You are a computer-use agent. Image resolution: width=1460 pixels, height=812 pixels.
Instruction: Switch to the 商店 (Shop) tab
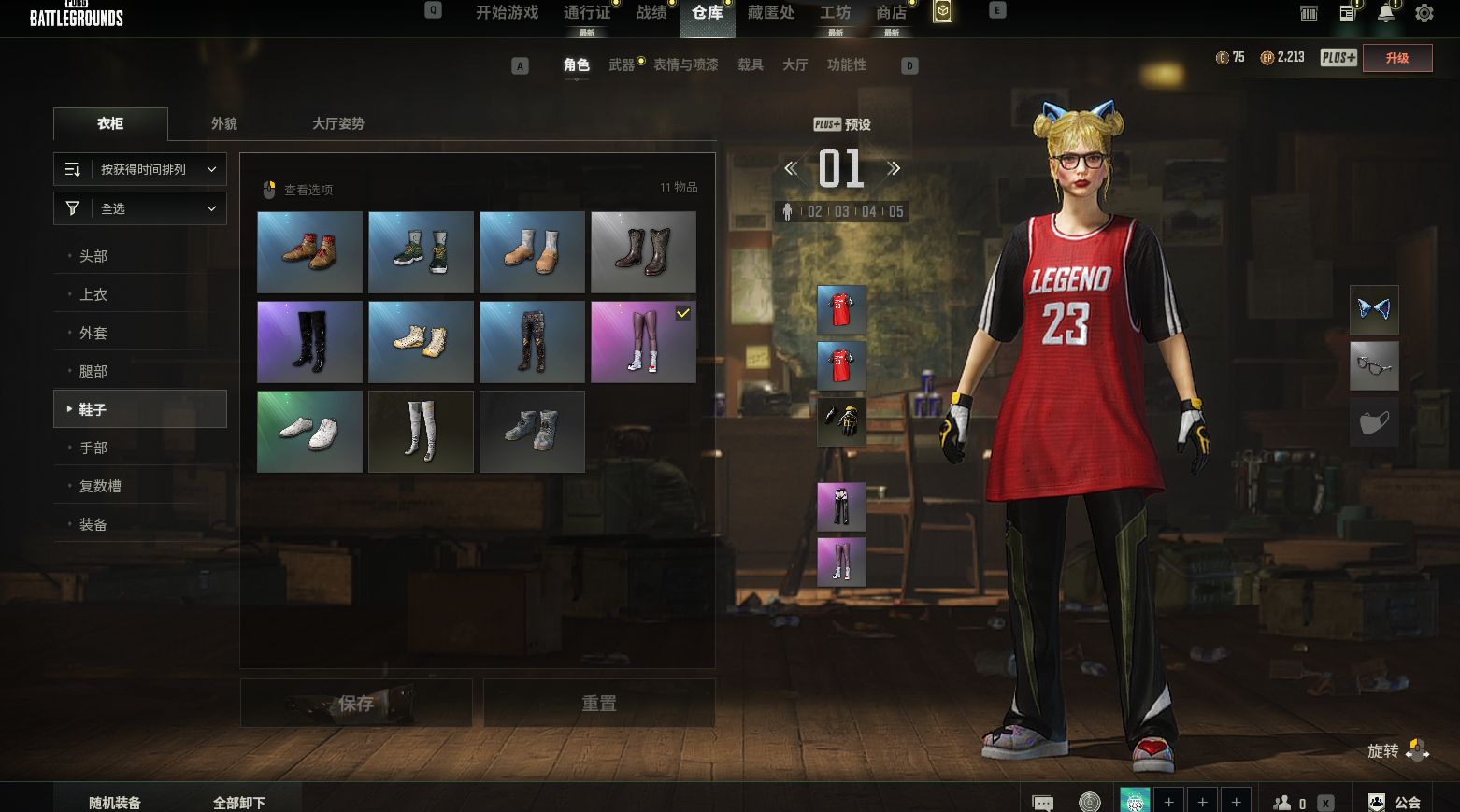tap(891, 13)
